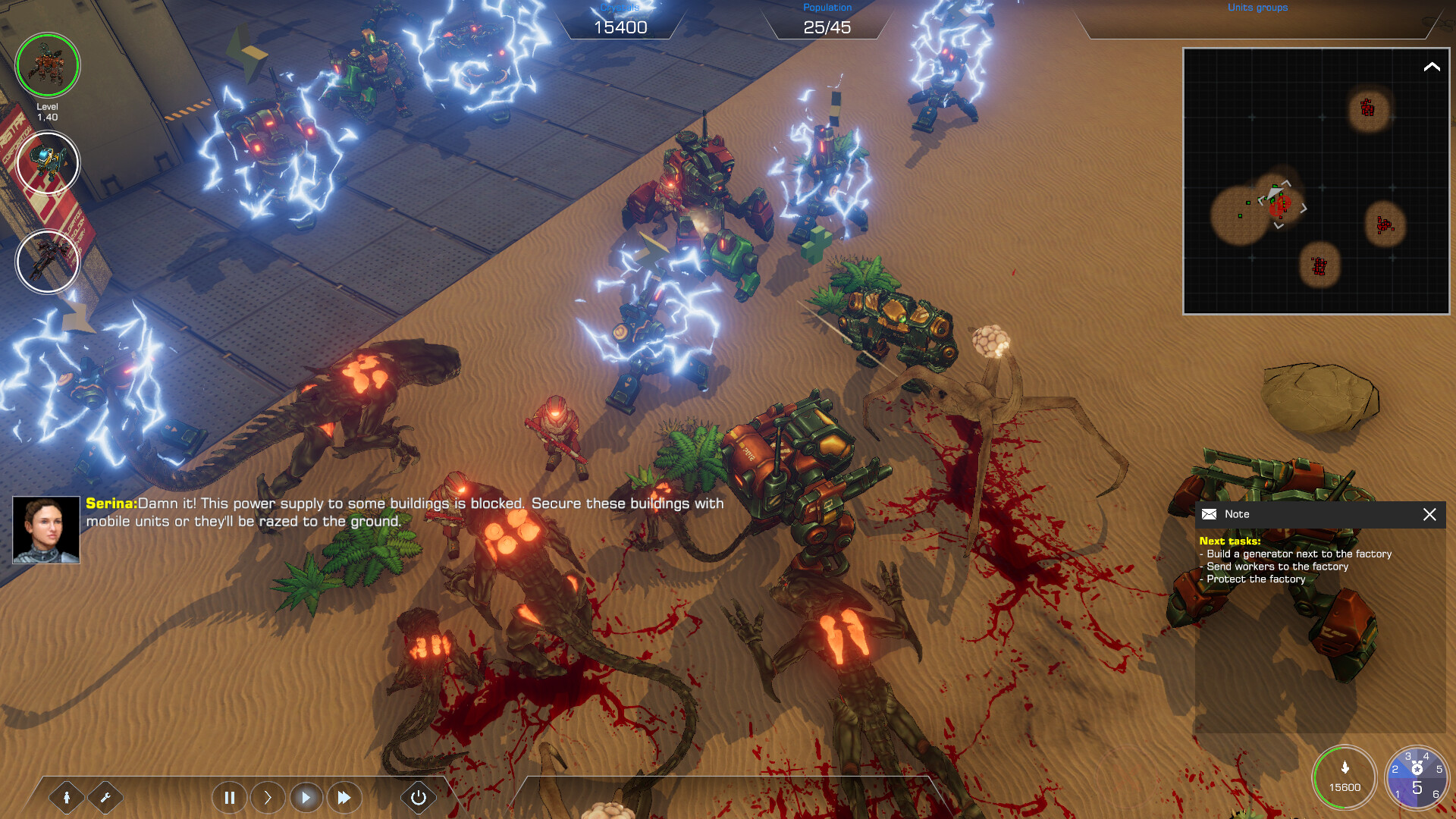Click the envelope icon on the Note panel
Image resolution: width=1456 pixels, height=819 pixels.
1211,514
